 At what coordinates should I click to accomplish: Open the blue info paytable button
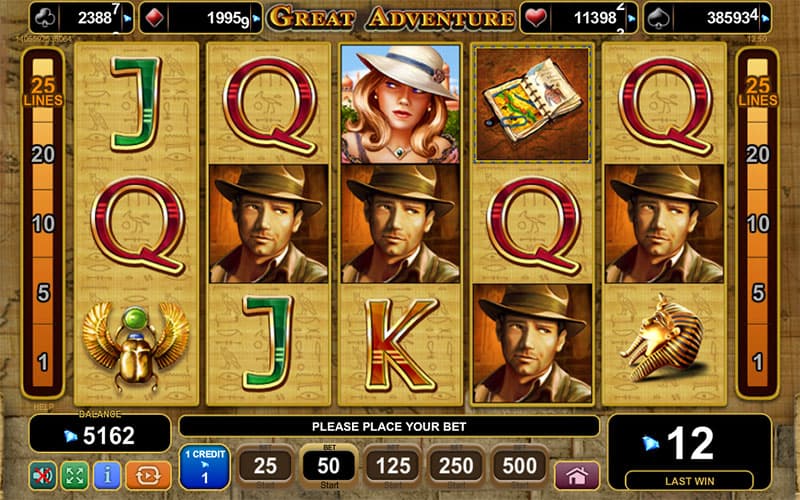click(x=107, y=474)
